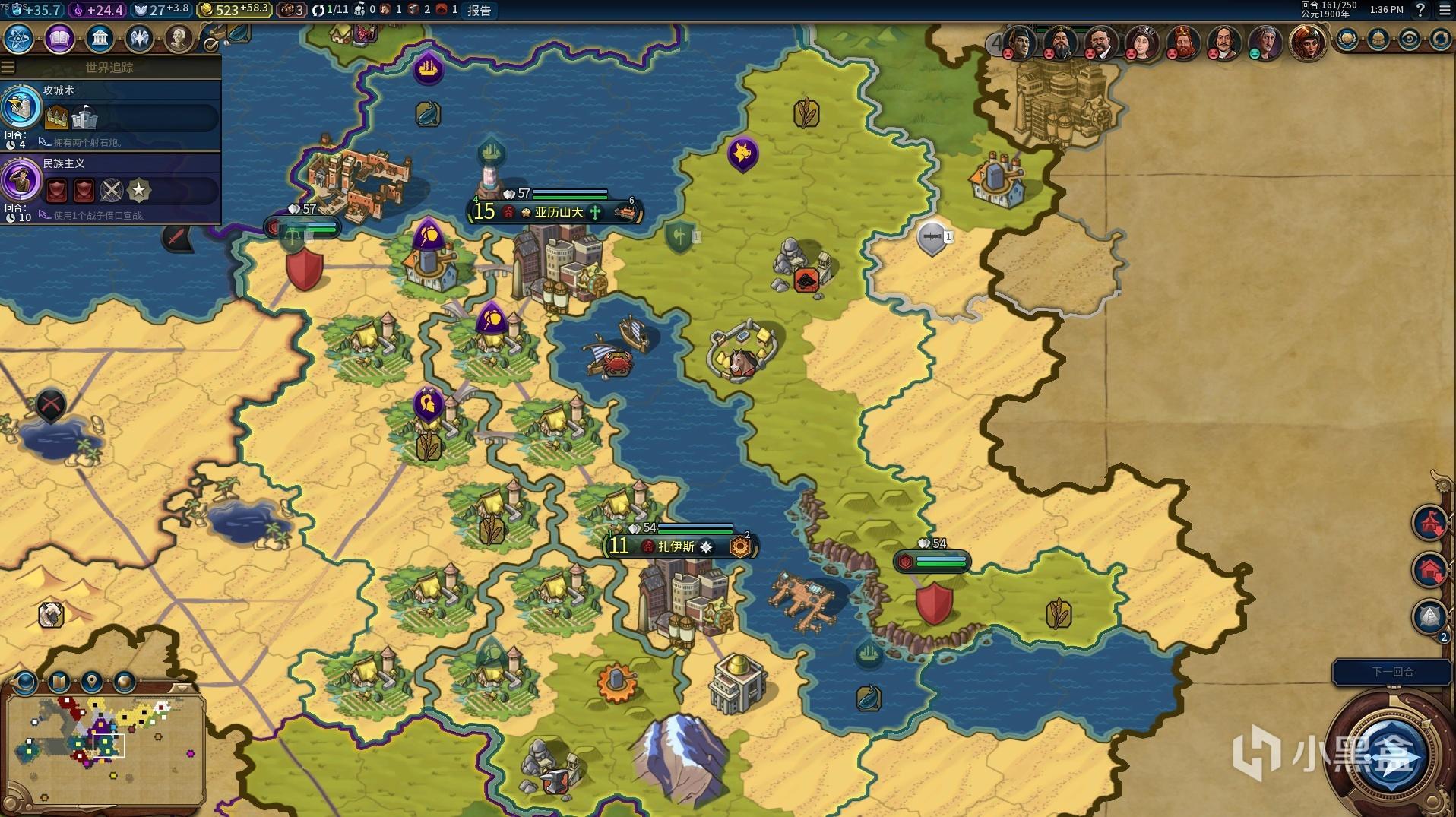Viewport: 1456px width, 817px height.
Task: Select the green-faced friendly leader portrait
Action: pos(1265,43)
